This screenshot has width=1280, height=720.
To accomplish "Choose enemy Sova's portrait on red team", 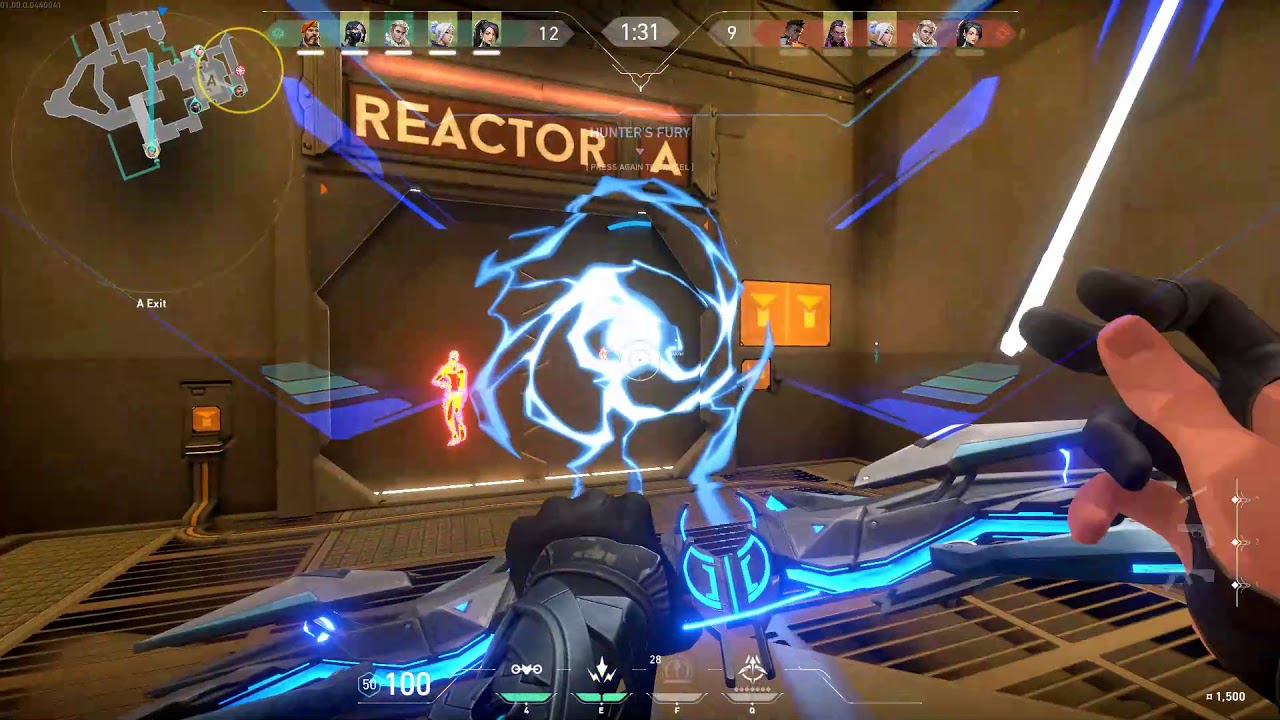I will coord(925,34).
